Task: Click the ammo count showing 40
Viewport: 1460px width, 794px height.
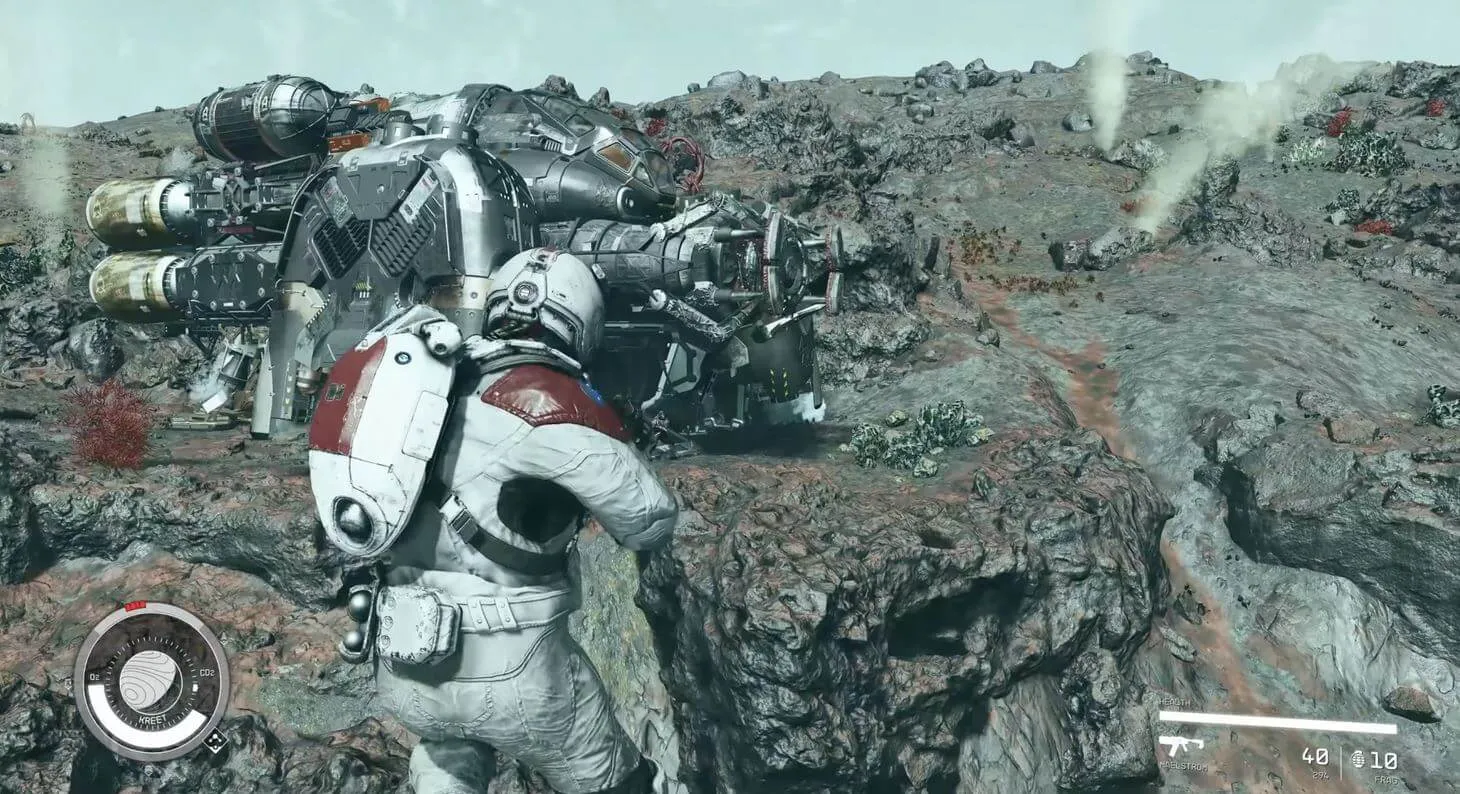Action: coord(1315,758)
